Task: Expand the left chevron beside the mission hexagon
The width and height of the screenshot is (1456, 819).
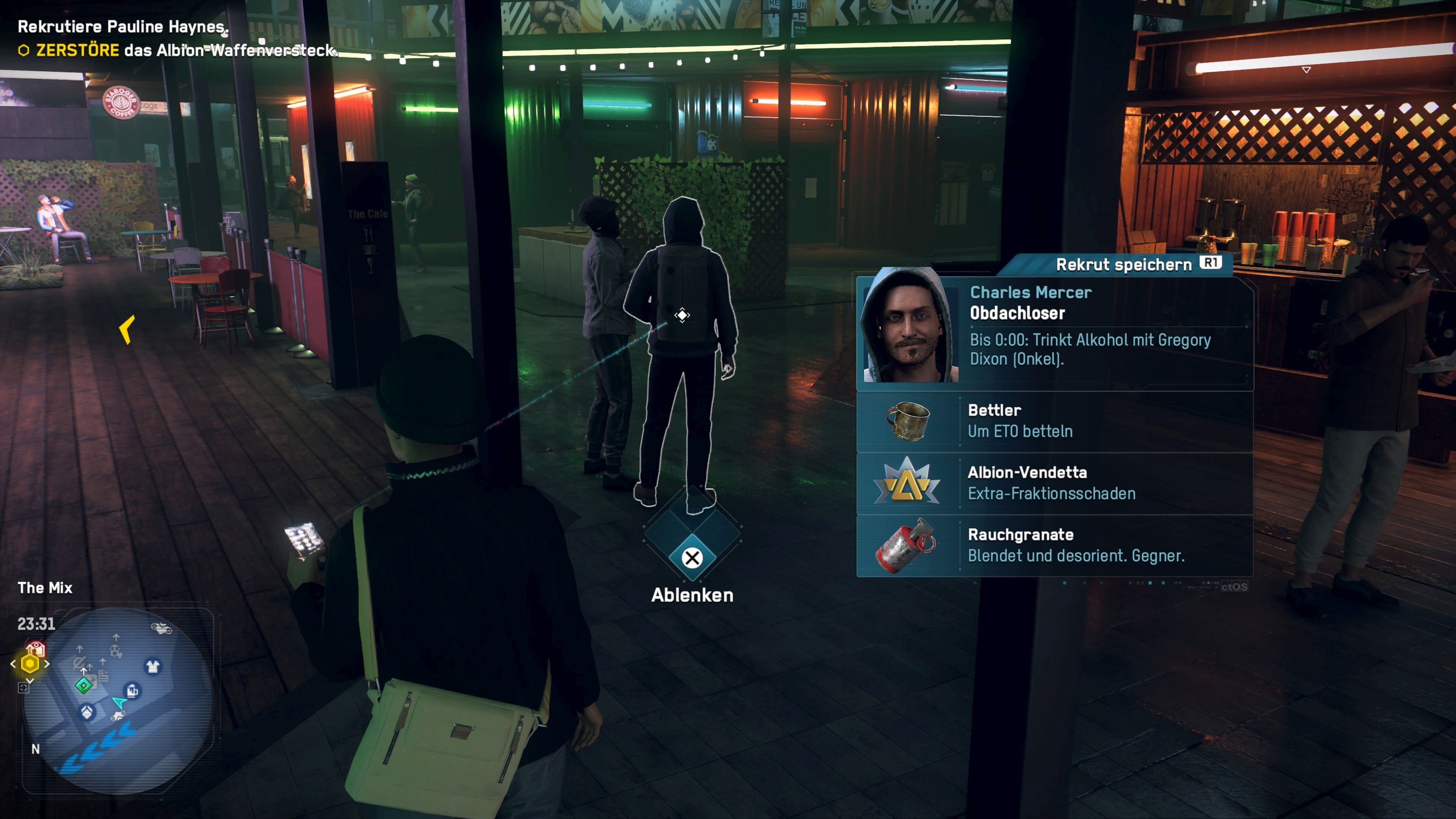Action: (13, 664)
